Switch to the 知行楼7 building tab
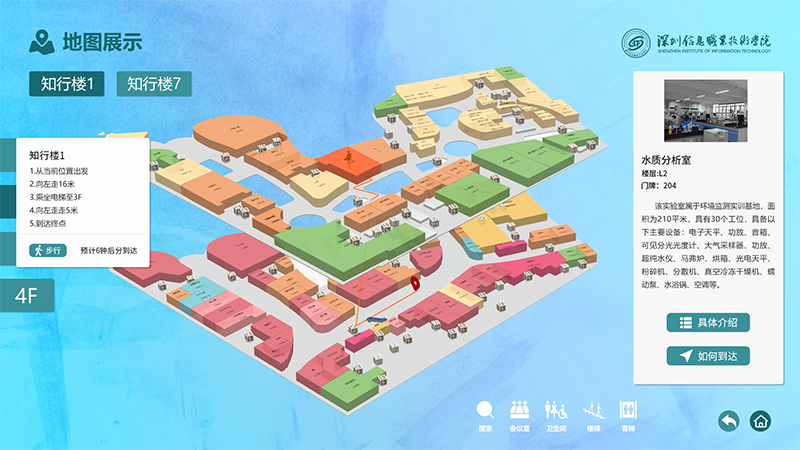Viewport: 800px width, 450px height. point(154,84)
